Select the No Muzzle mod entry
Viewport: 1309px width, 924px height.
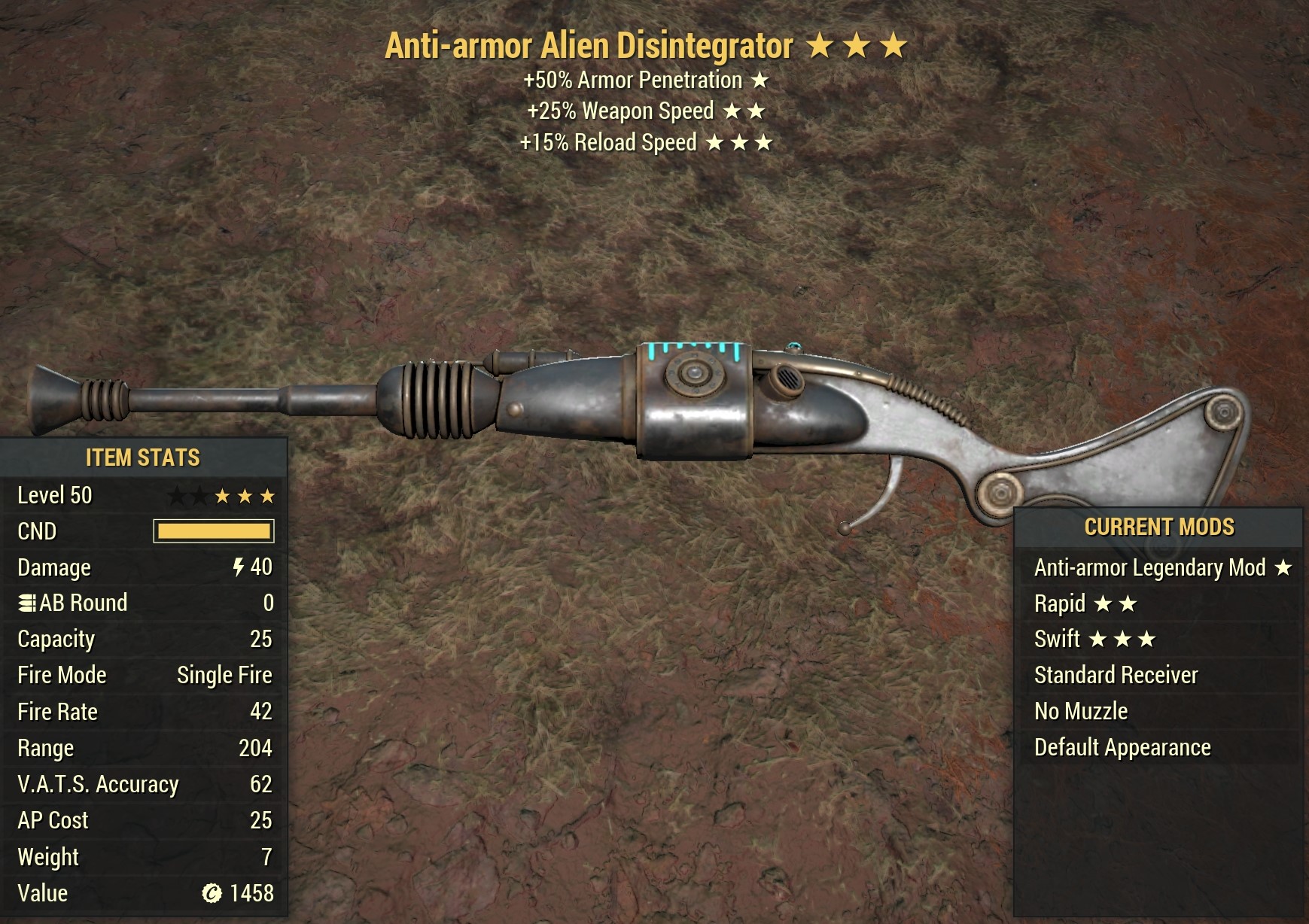tap(1081, 711)
